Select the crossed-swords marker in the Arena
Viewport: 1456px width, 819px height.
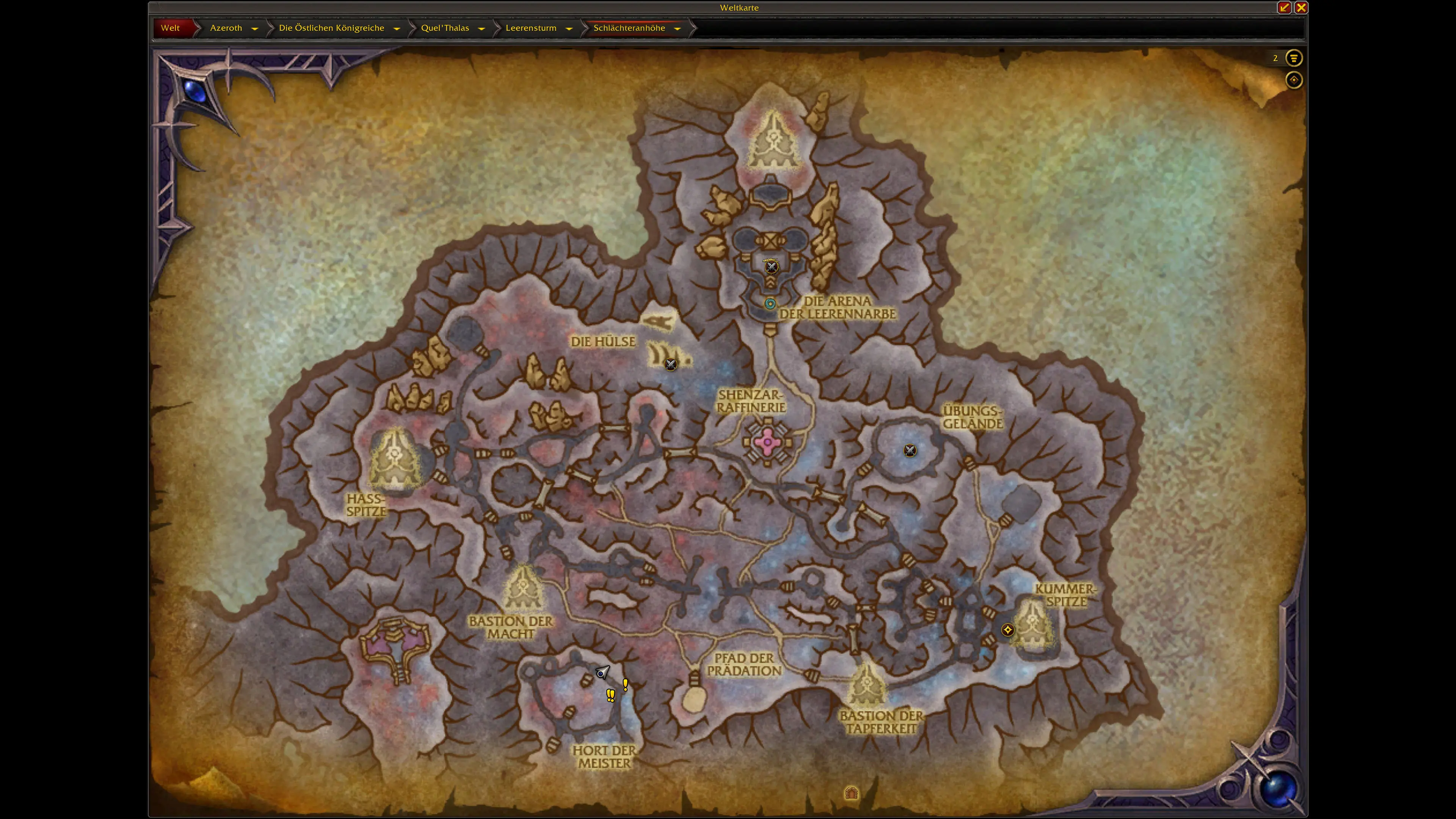pyautogui.click(x=771, y=267)
